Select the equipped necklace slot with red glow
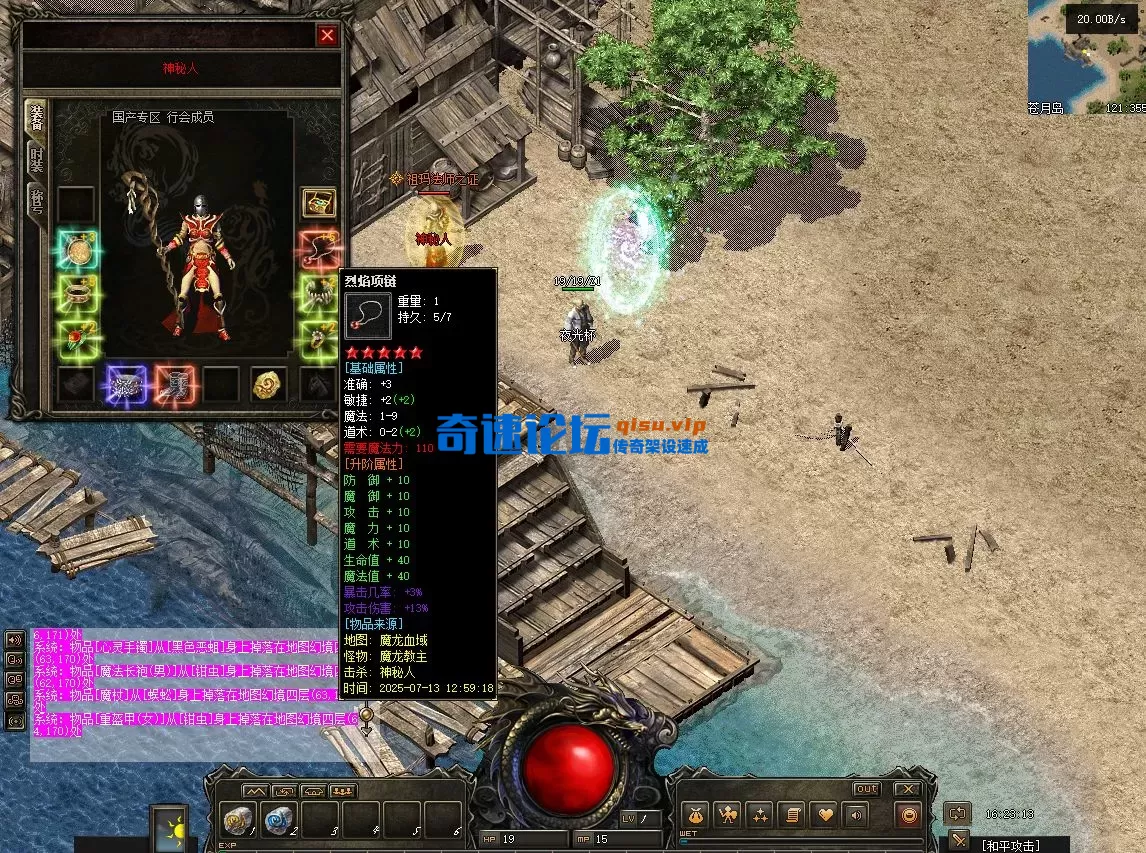1146x853 pixels. pos(319,248)
